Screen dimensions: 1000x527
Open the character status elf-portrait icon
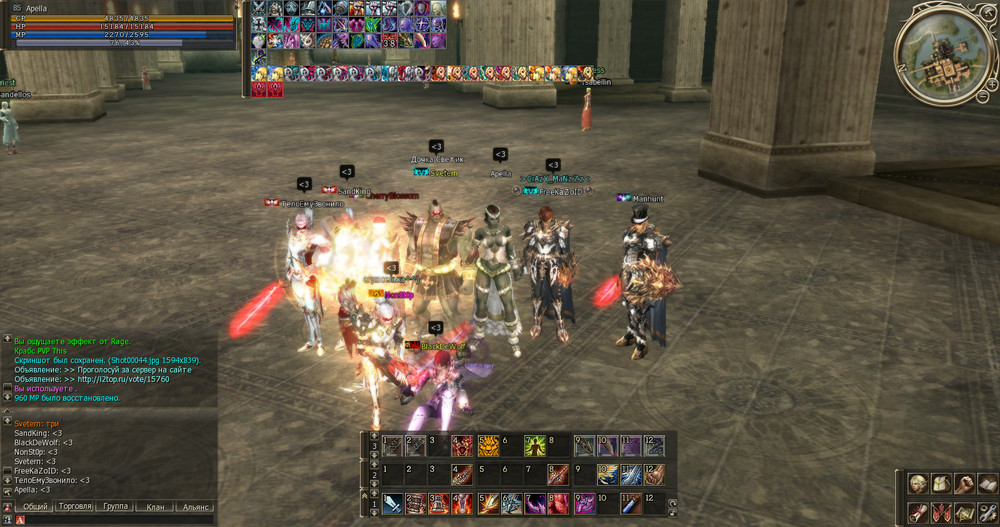917,485
